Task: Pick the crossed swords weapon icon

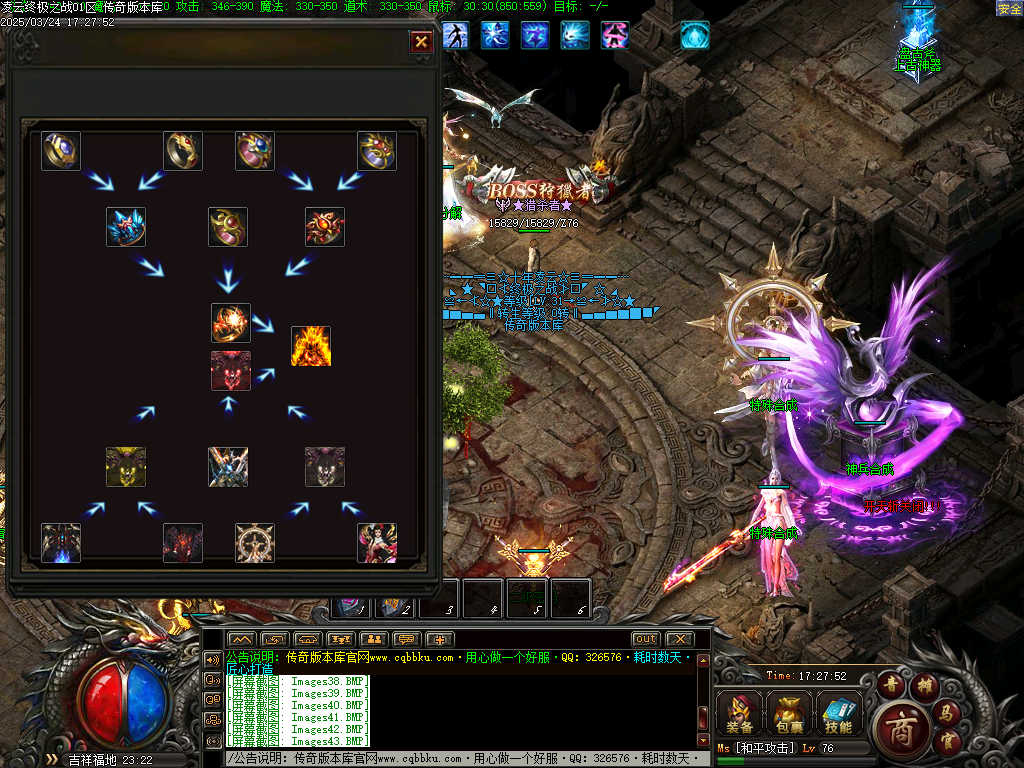Action: tap(228, 467)
